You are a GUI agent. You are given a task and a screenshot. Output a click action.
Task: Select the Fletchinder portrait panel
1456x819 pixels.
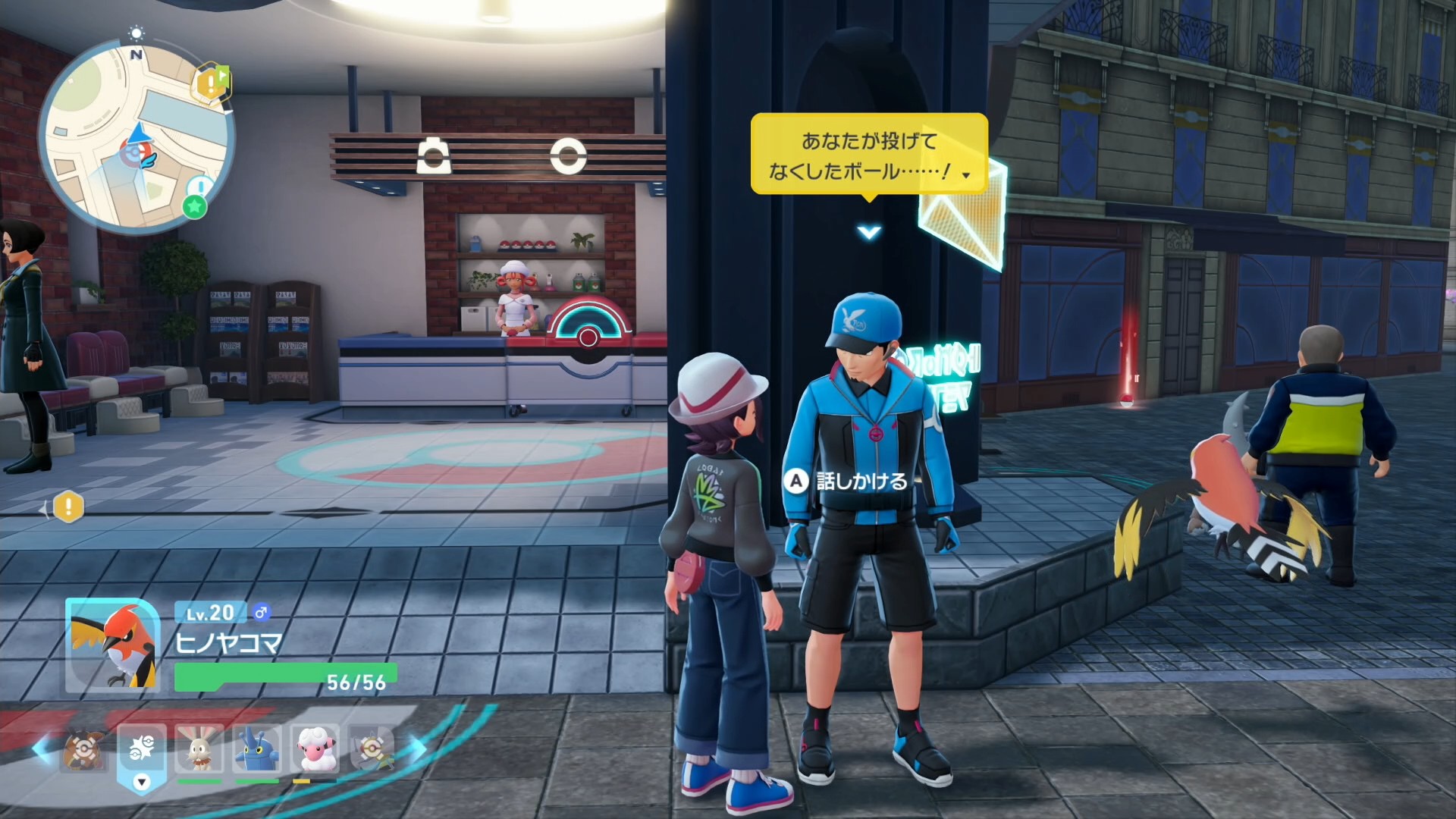112,646
